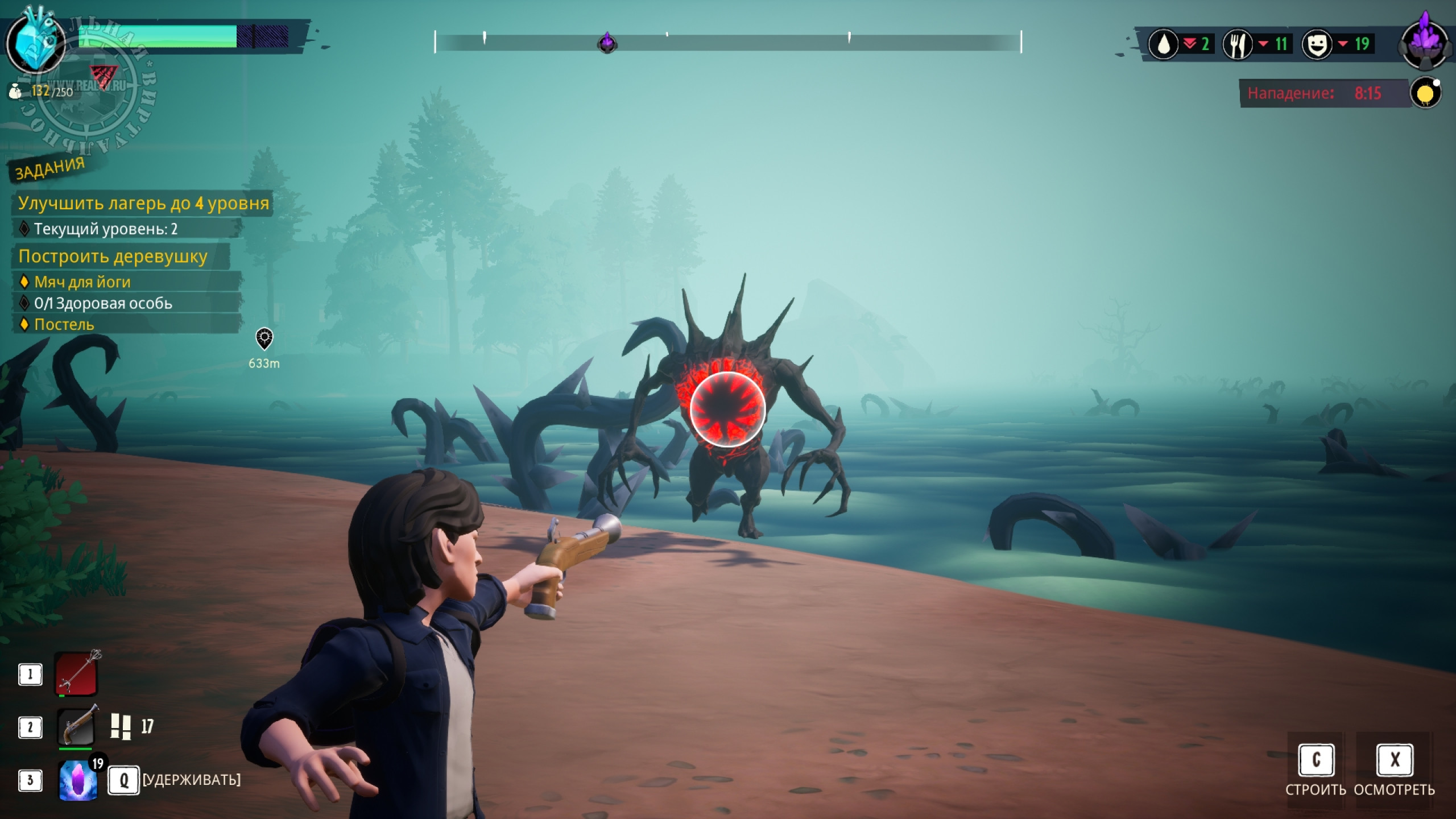Click the smiley face morale icon

[x=1317, y=44]
